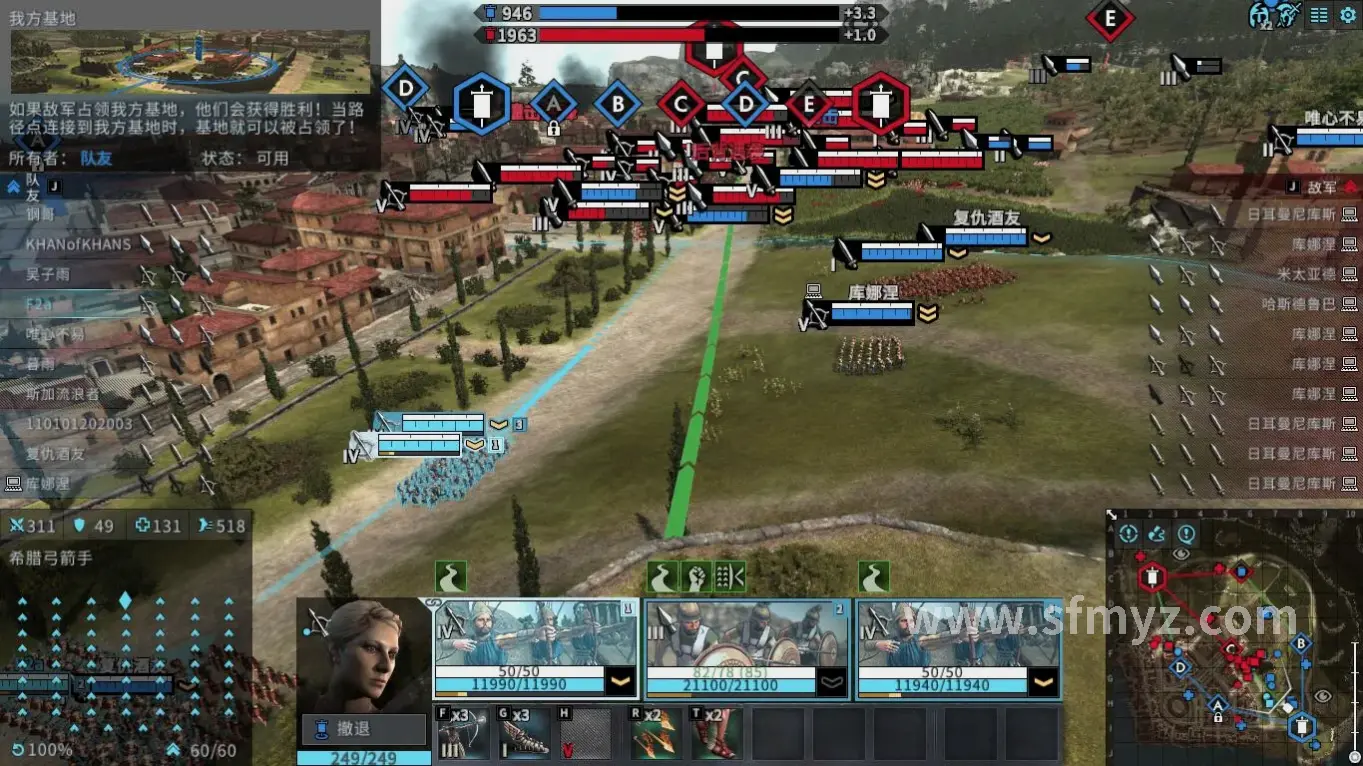The height and width of the screenshot is (766, 1363).
Task: Choose the third archer unit card
Action: 958,648
